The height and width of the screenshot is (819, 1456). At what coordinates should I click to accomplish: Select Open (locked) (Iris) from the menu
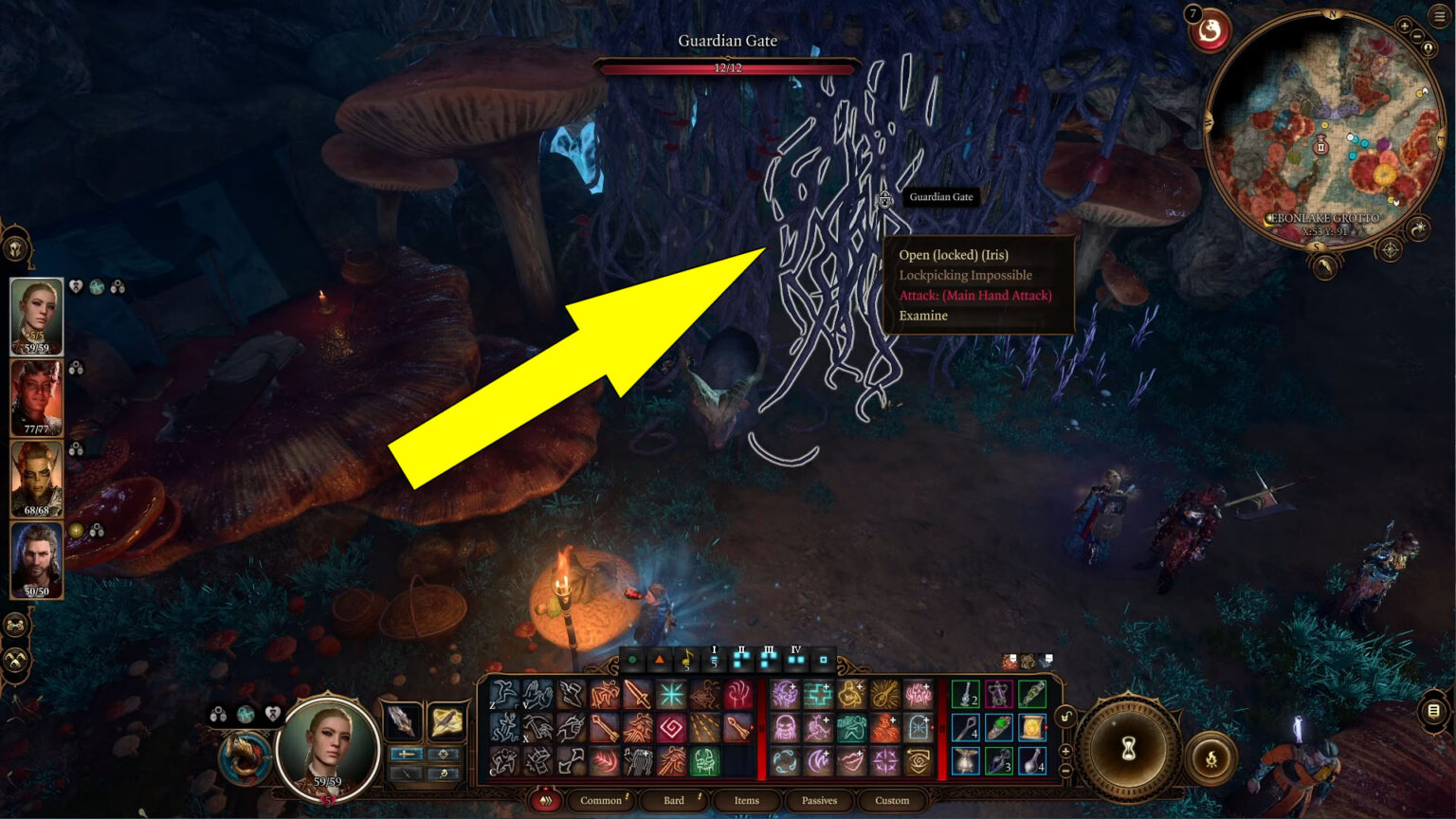(955, 255)
